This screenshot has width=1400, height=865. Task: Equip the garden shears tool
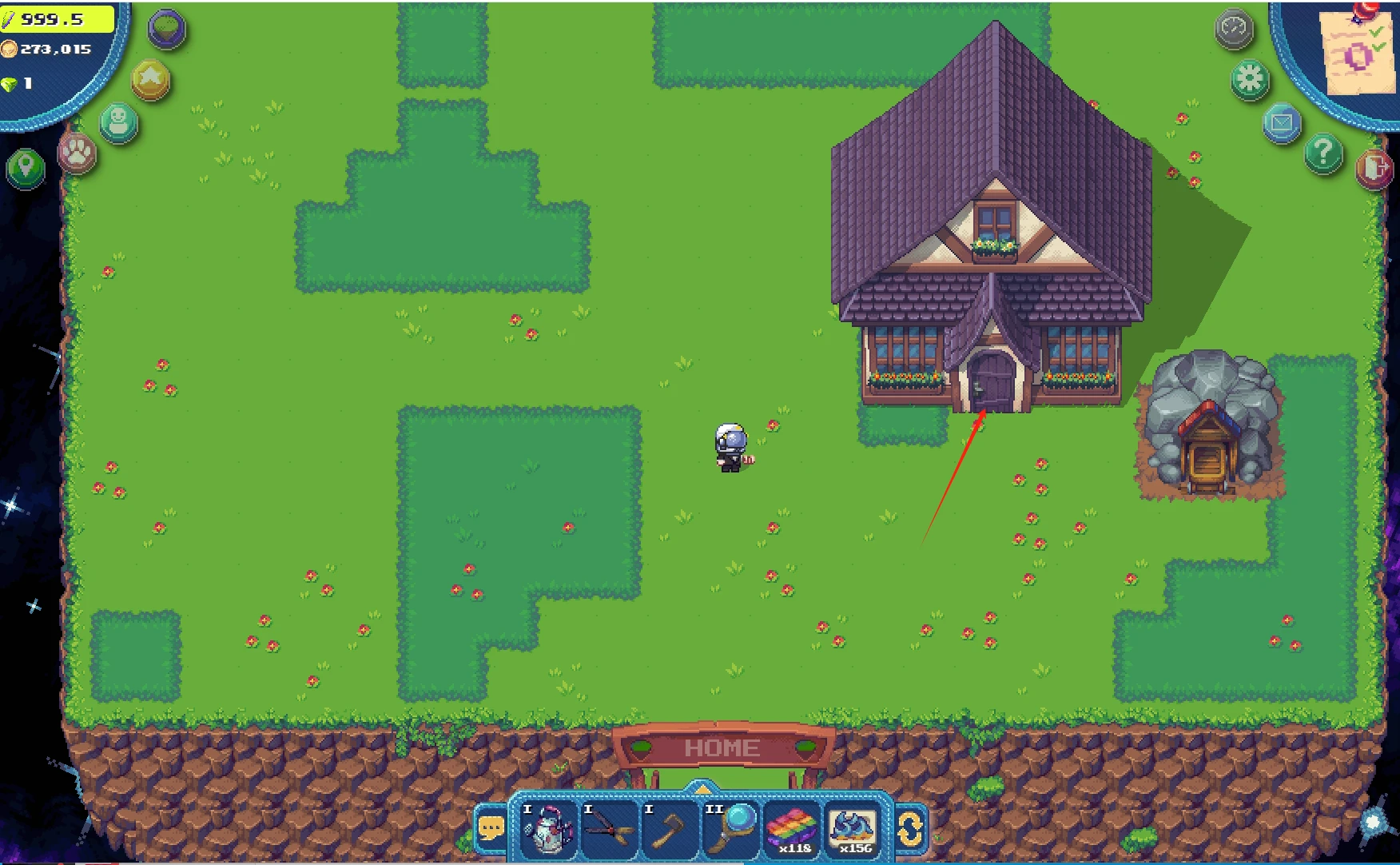pos(610,829)
